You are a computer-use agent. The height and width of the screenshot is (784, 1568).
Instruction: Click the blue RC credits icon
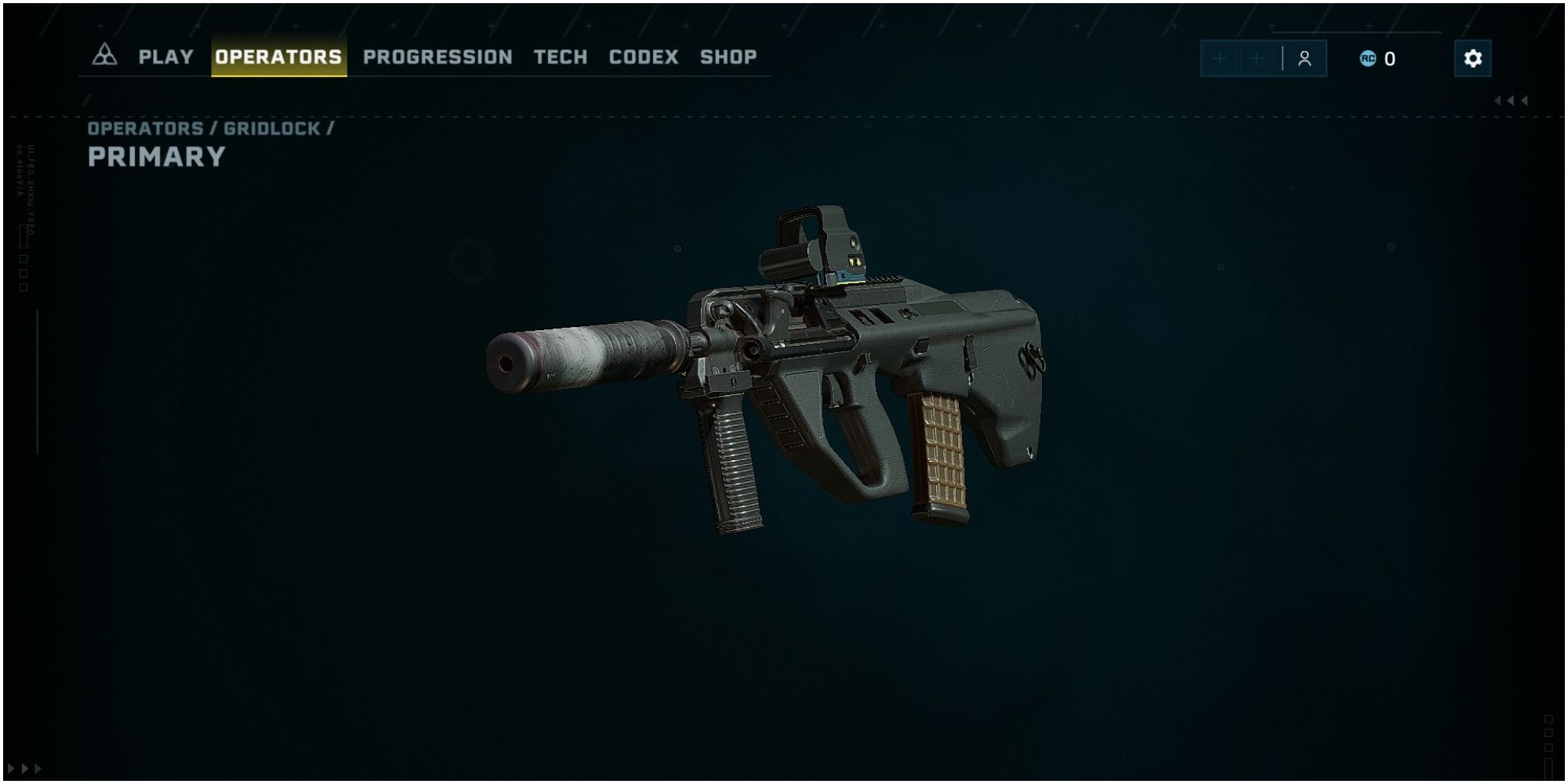pos(1368,60)
